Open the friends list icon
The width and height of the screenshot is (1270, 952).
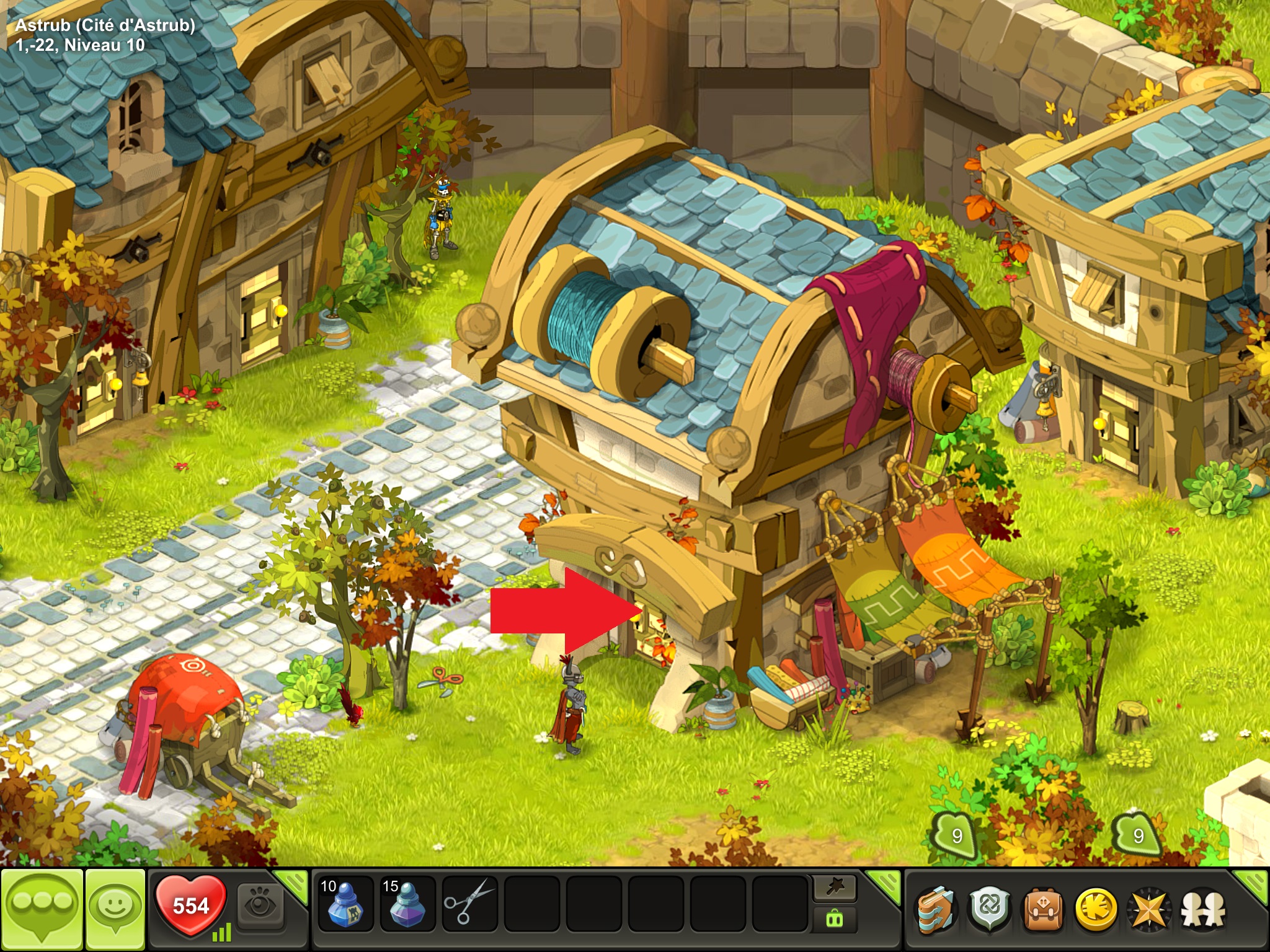(x=1203, y=910)
